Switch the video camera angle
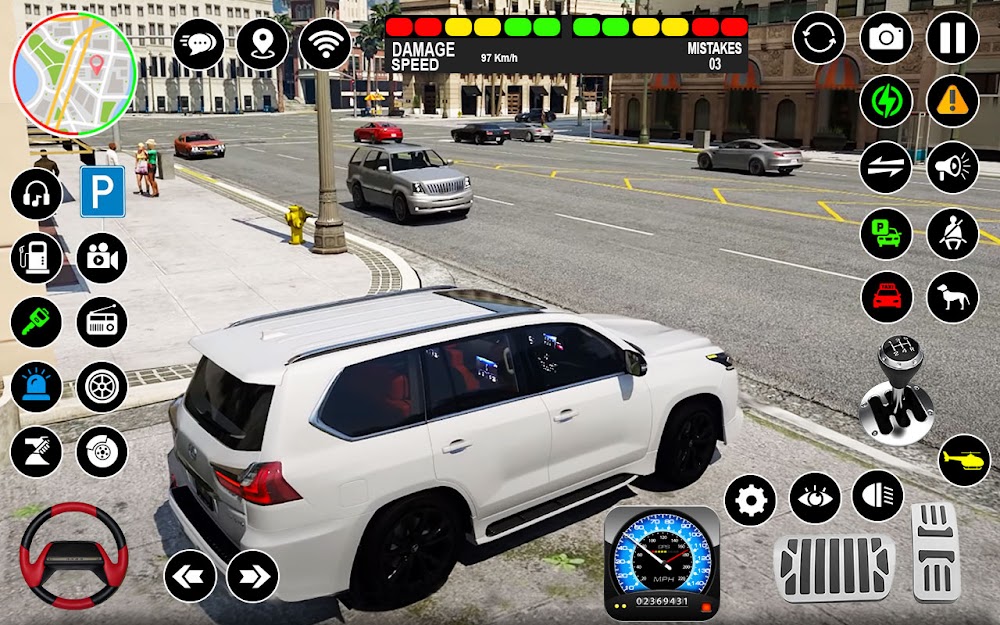 [x=102, y=258]
